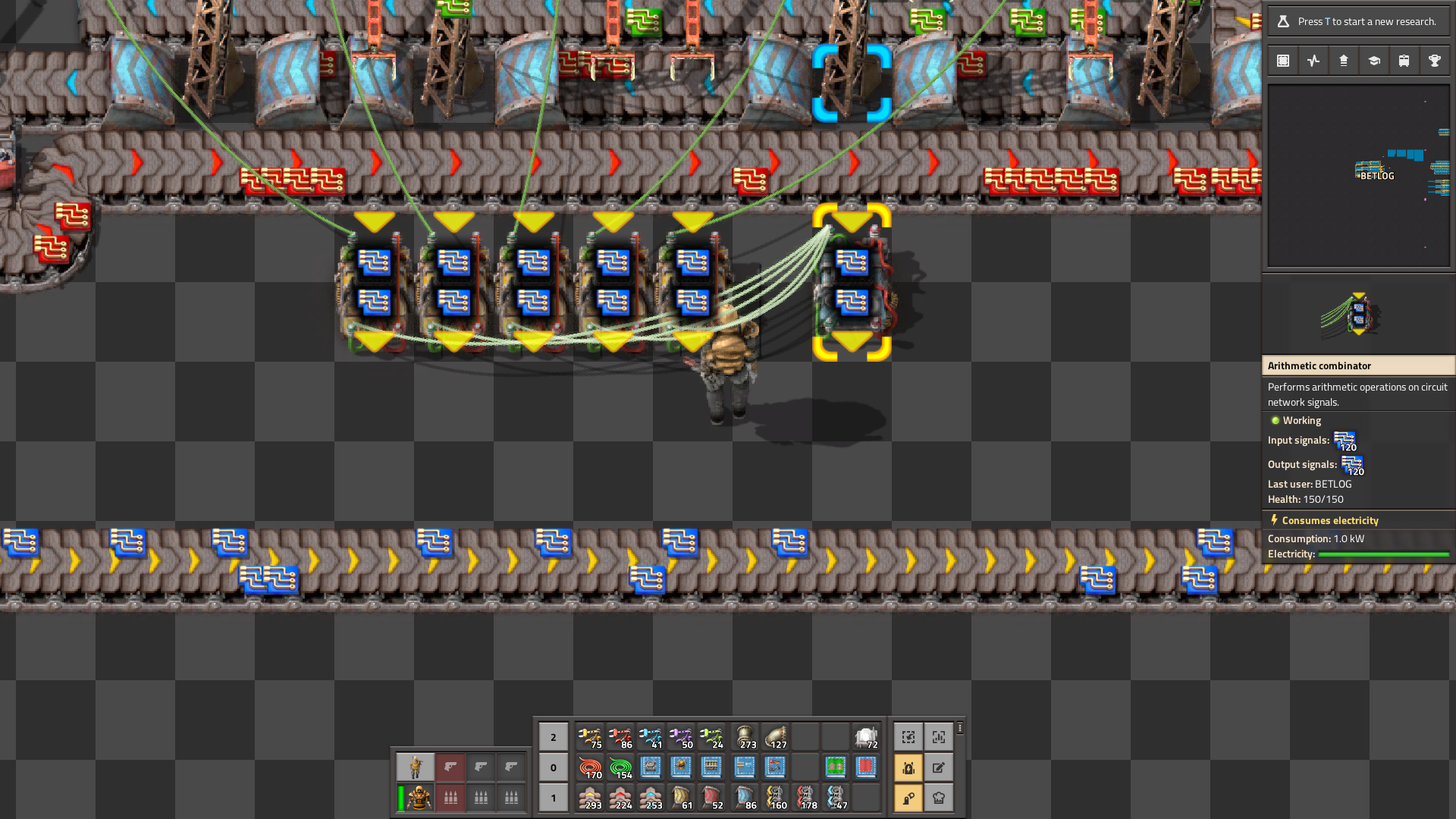View the production statistics graph

pos(1313,60)
